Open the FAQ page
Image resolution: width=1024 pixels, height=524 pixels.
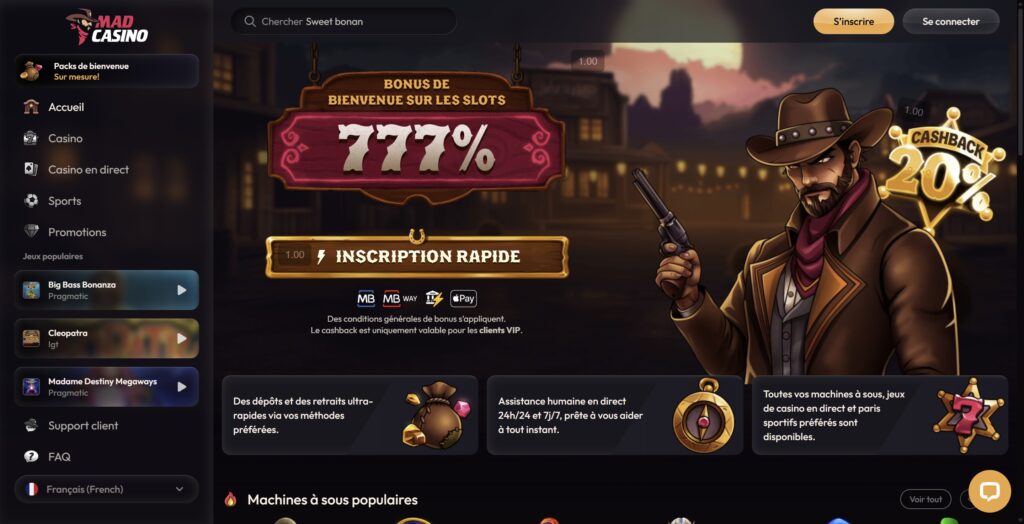(59, 457)
